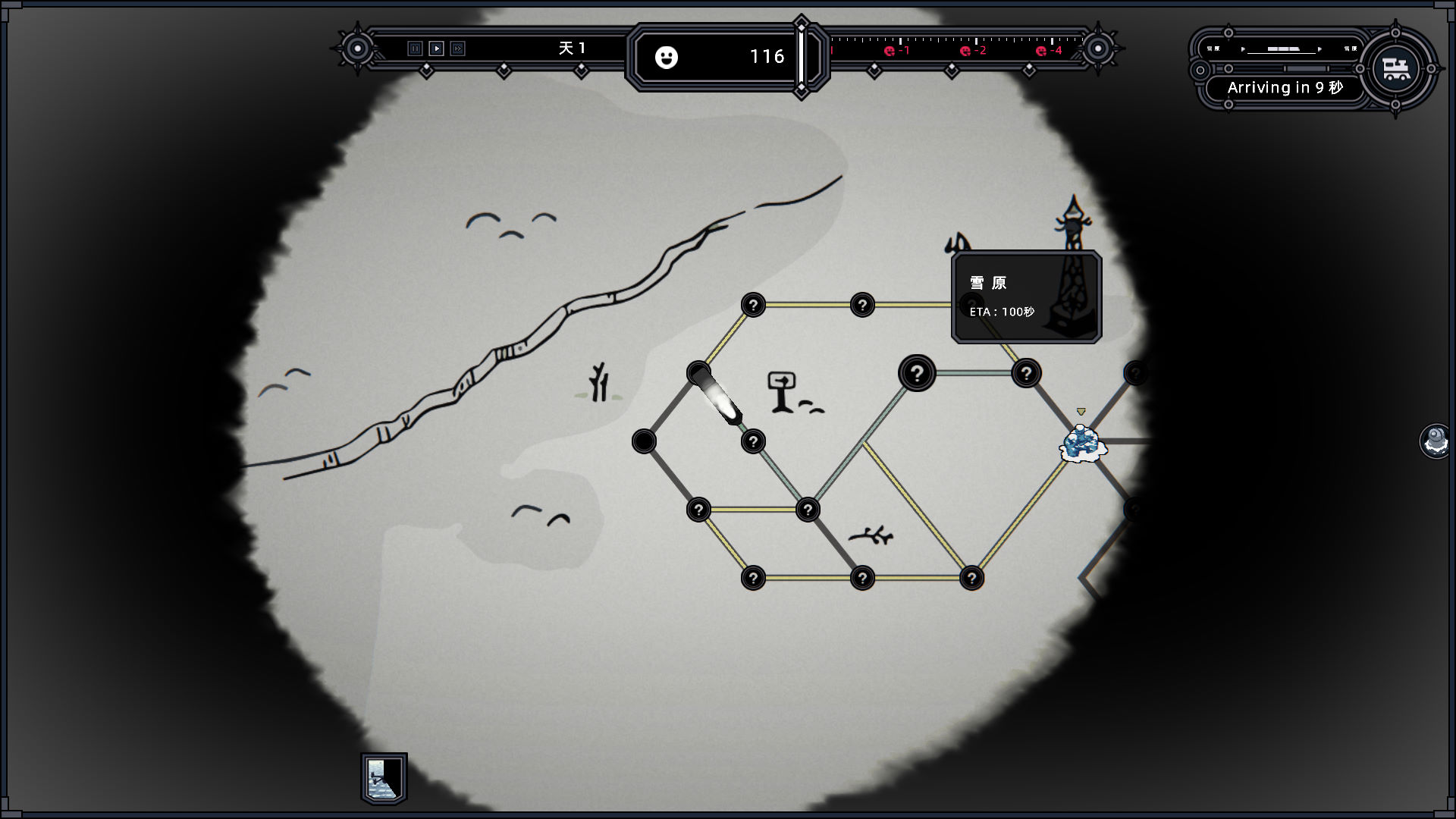Select the large highlighted question-mark map node
The image size is (1456, 819).
[x=917, y=373]
